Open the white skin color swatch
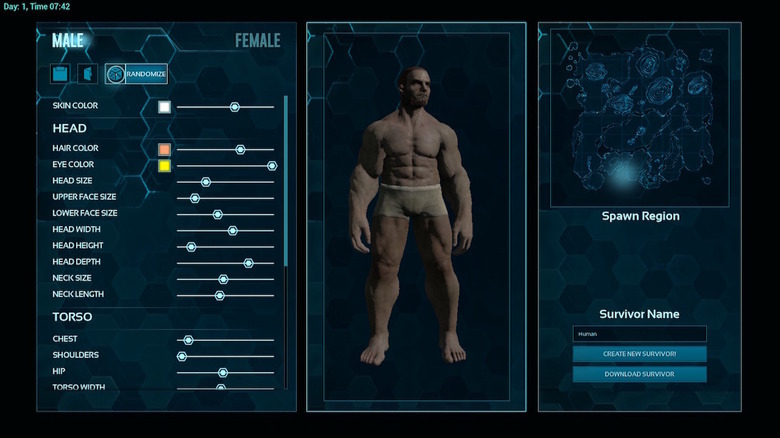 coord(164,107)
